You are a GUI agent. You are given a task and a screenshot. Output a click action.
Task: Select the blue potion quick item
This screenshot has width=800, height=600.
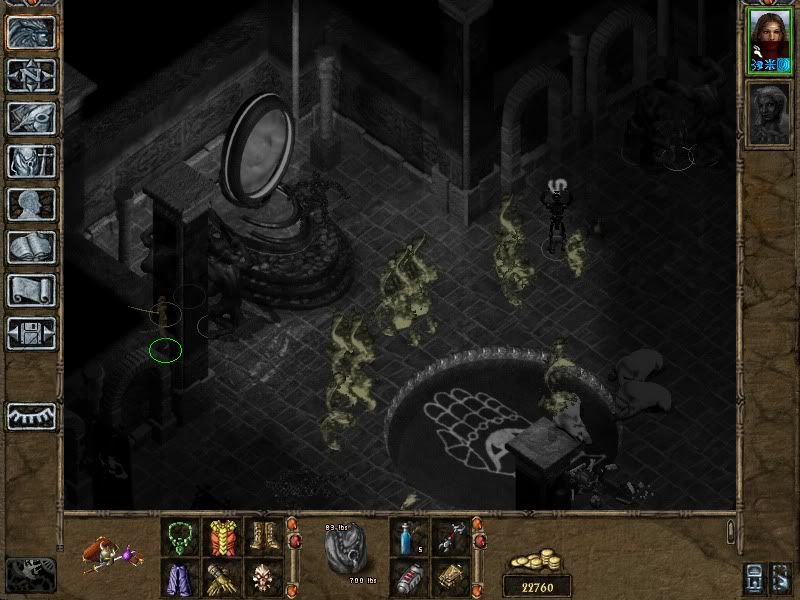(408, 537)
